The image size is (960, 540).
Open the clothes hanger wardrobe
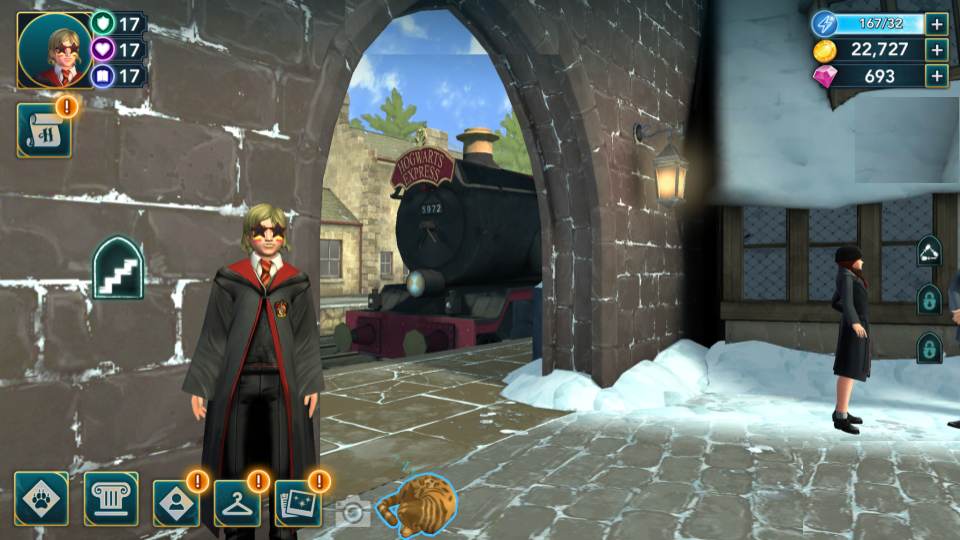[237, 503]
